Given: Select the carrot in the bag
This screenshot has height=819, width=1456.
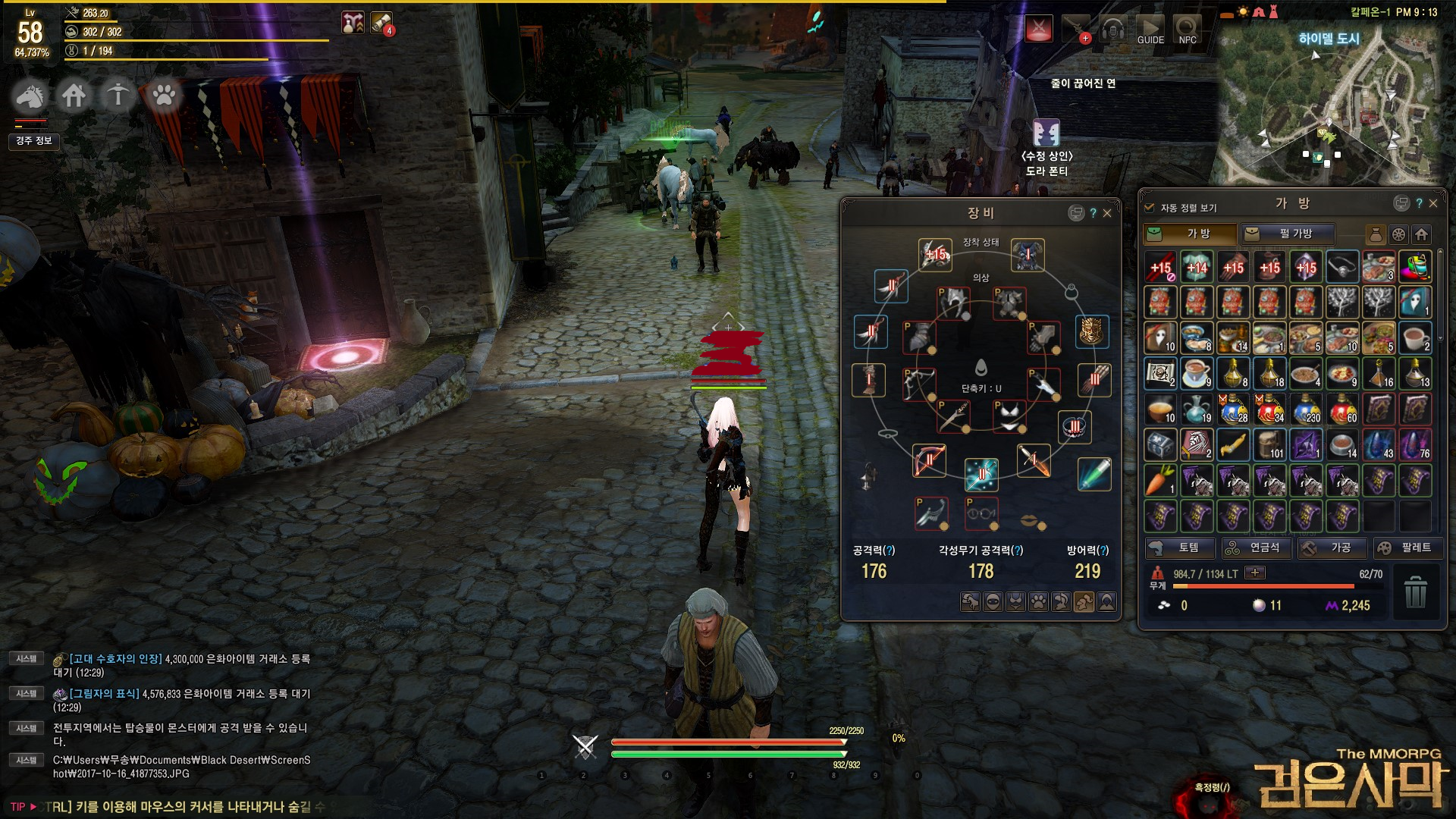Looking at the screenshot, I should click(x=1160, y=480).
